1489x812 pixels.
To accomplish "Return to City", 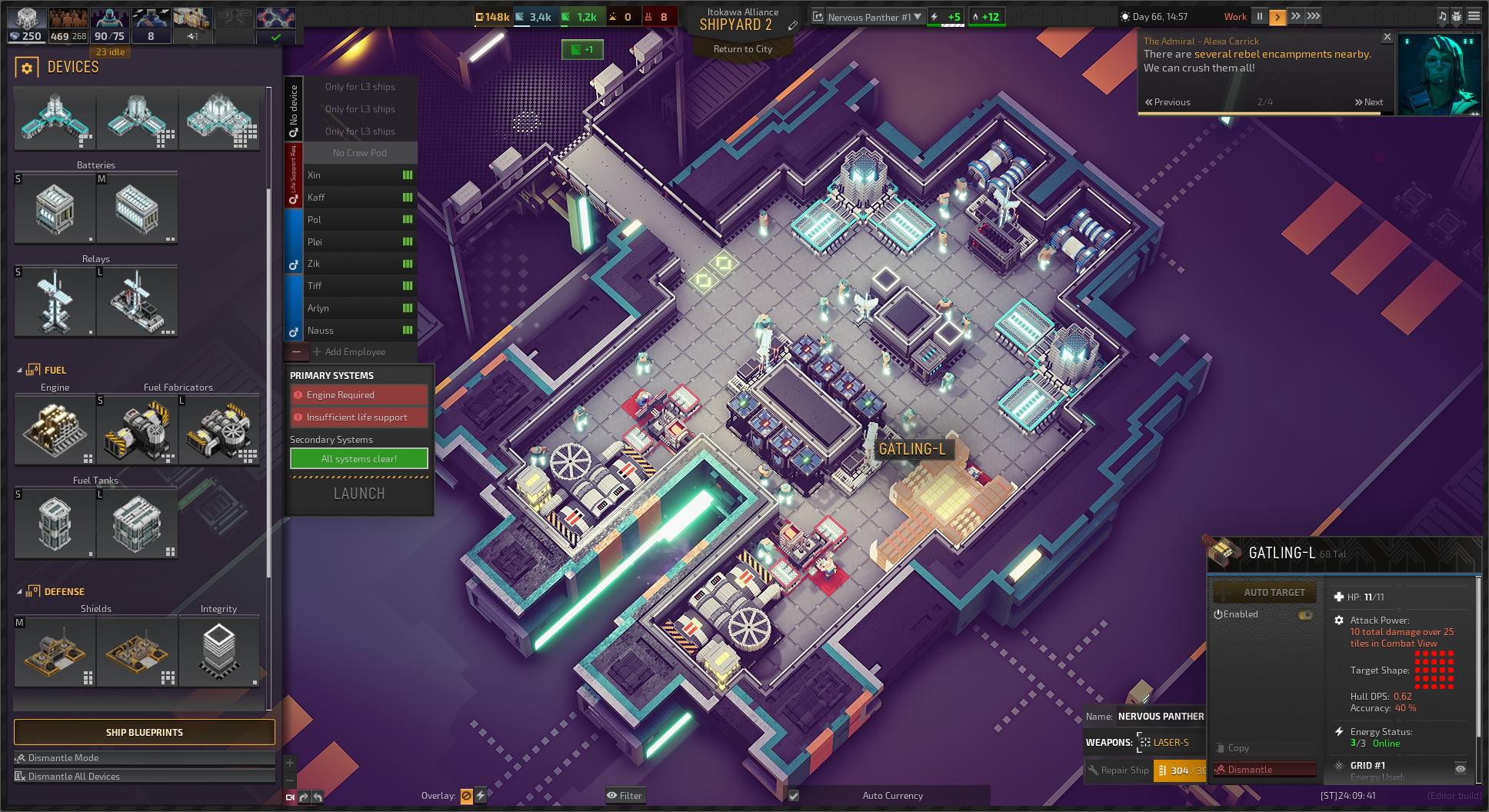I will (742, 49).
